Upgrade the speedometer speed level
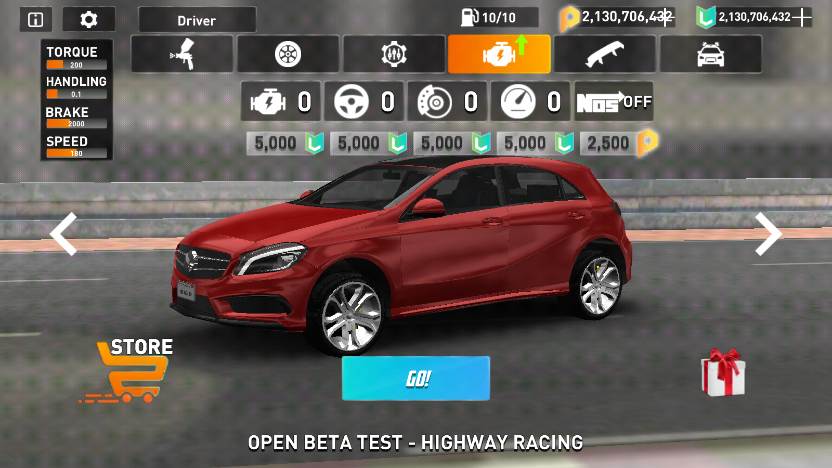The height and width of the screenshot is (468, 832). click(x=531, y=102)
